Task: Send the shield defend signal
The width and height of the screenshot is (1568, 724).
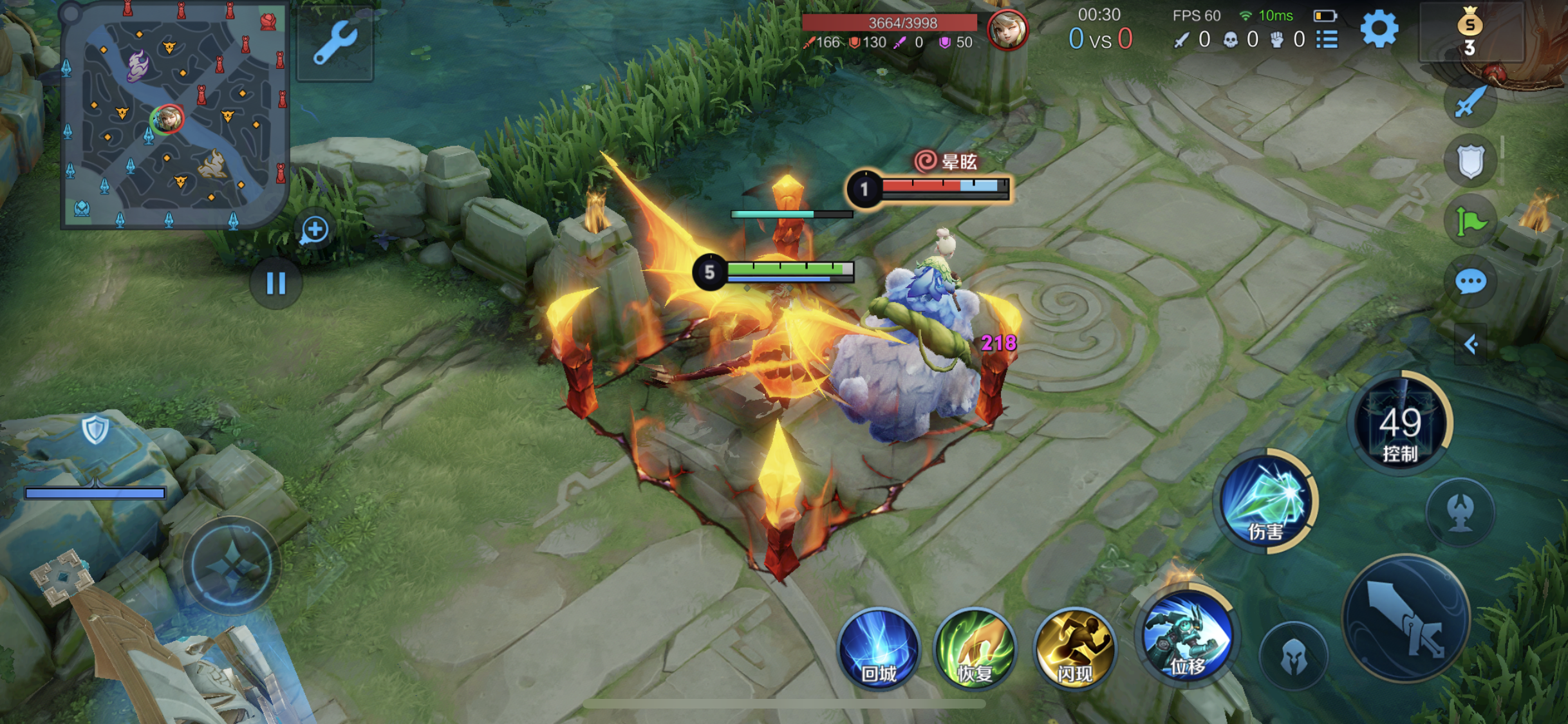Action: pos(1470,161)
